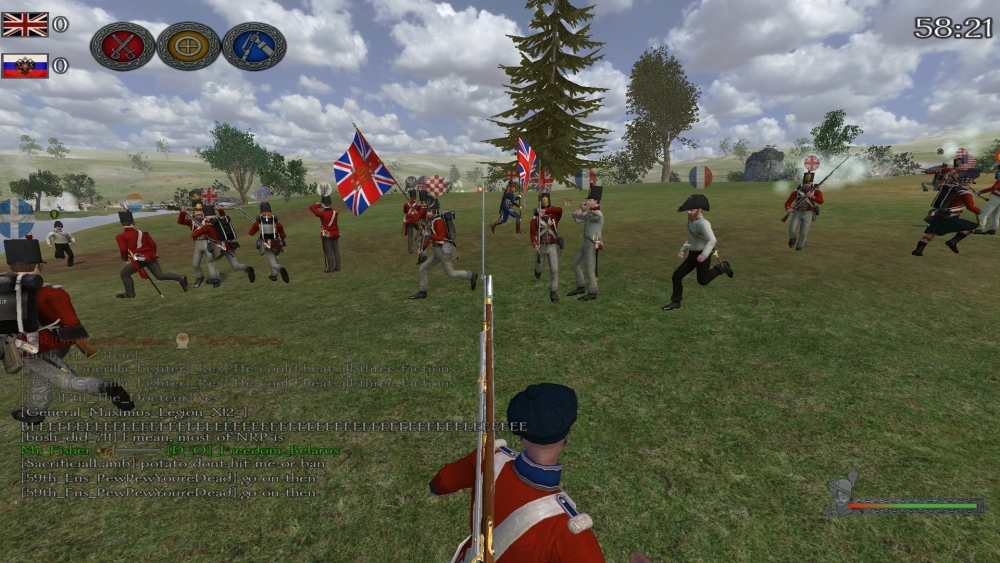Activate the blue musket loading icon
Viewport: 1000px width, 563px height.
pos(253,46)
